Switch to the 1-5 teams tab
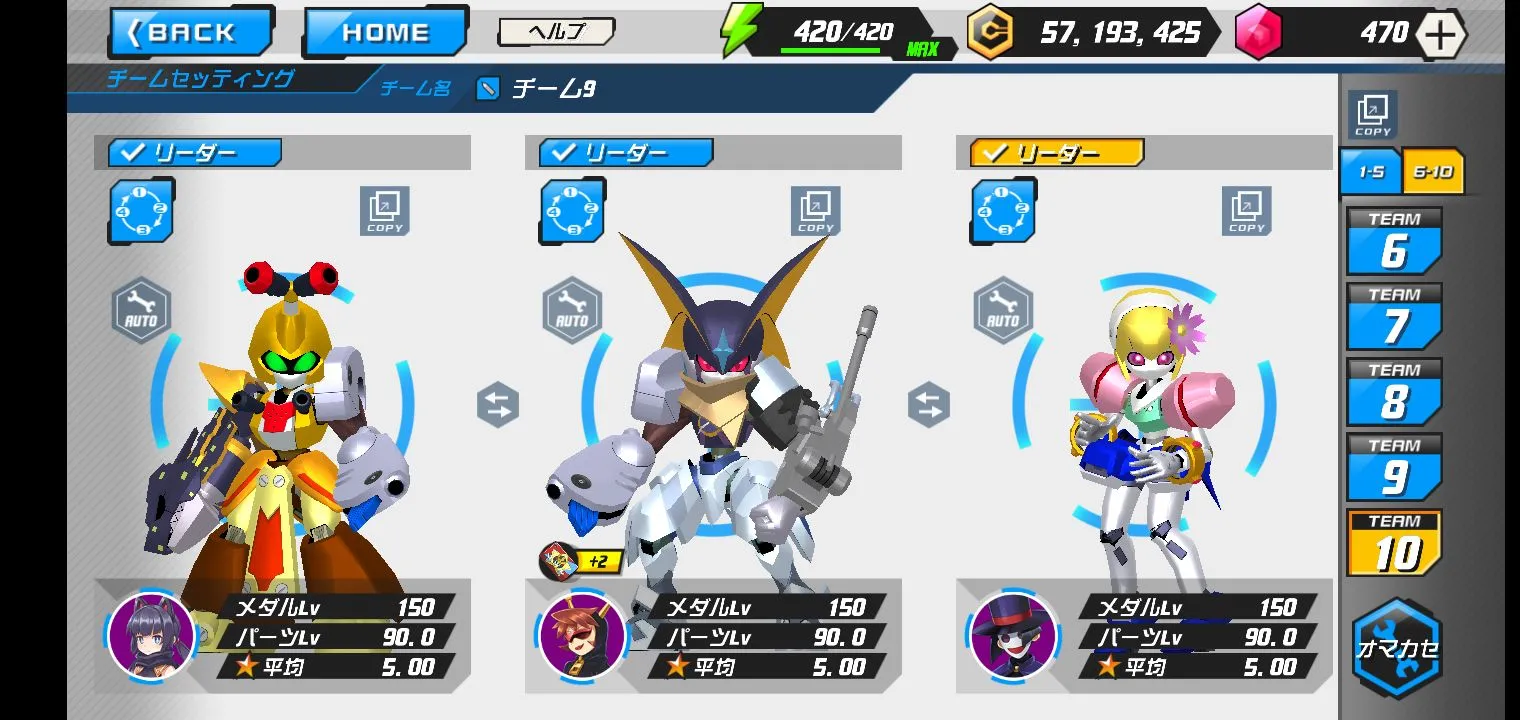This screenshot has height=720, width=1520. [x=1370, y=172]
